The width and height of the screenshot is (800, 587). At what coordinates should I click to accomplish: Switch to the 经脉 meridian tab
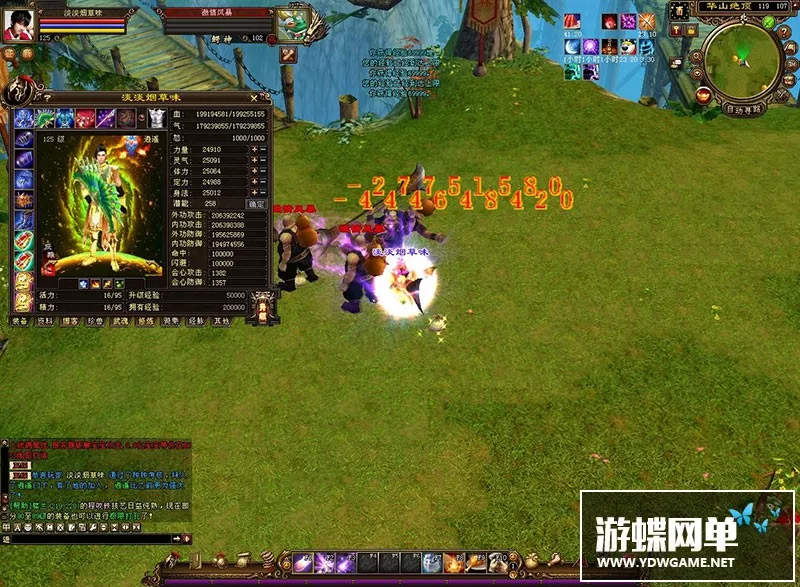click(x=197, y=322)
